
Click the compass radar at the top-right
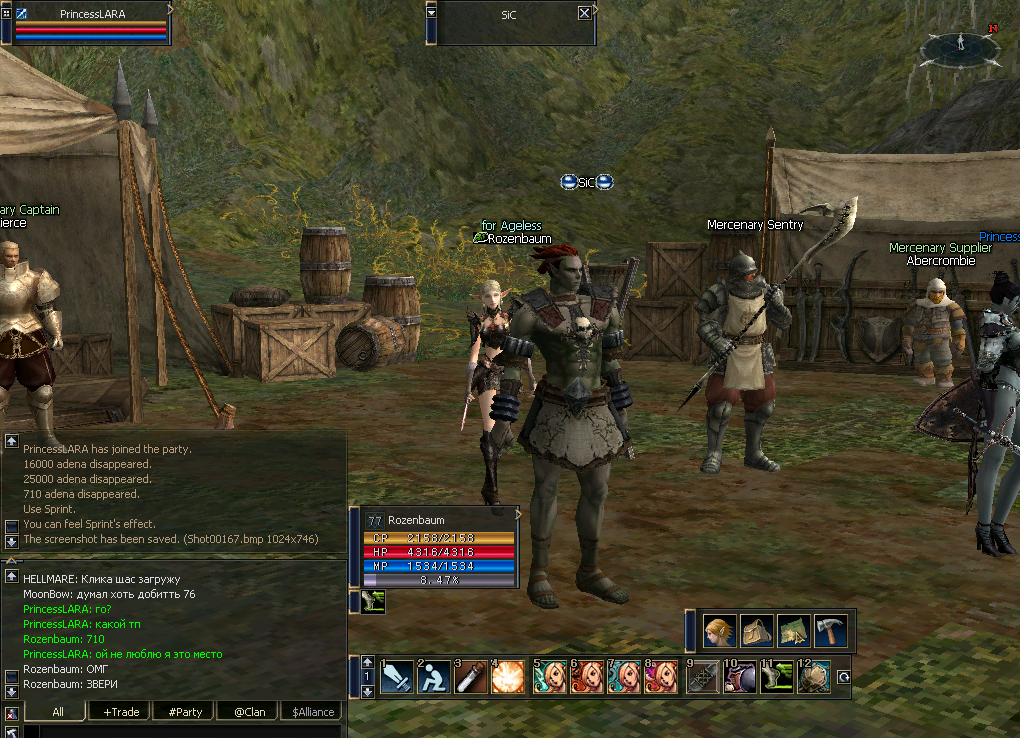[x=959, y=46]
